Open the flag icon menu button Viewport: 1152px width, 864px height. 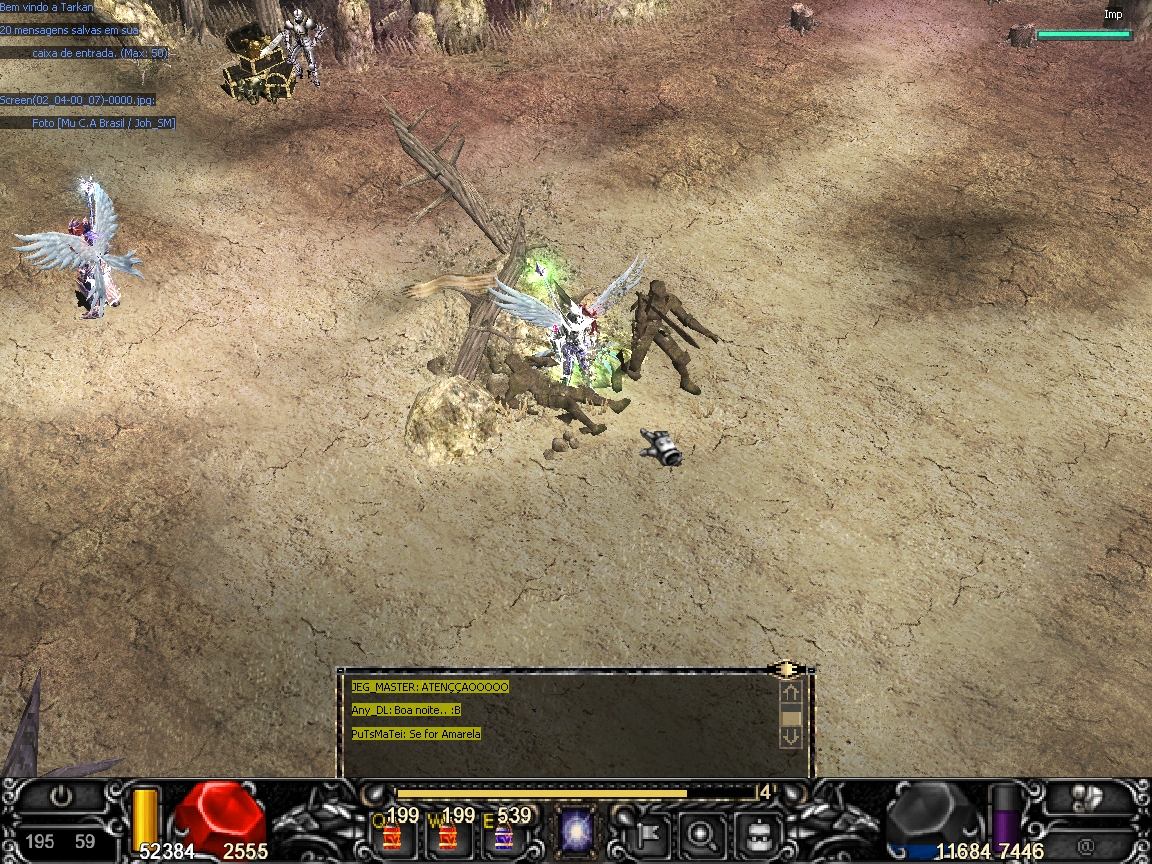[x=646, y=832]
